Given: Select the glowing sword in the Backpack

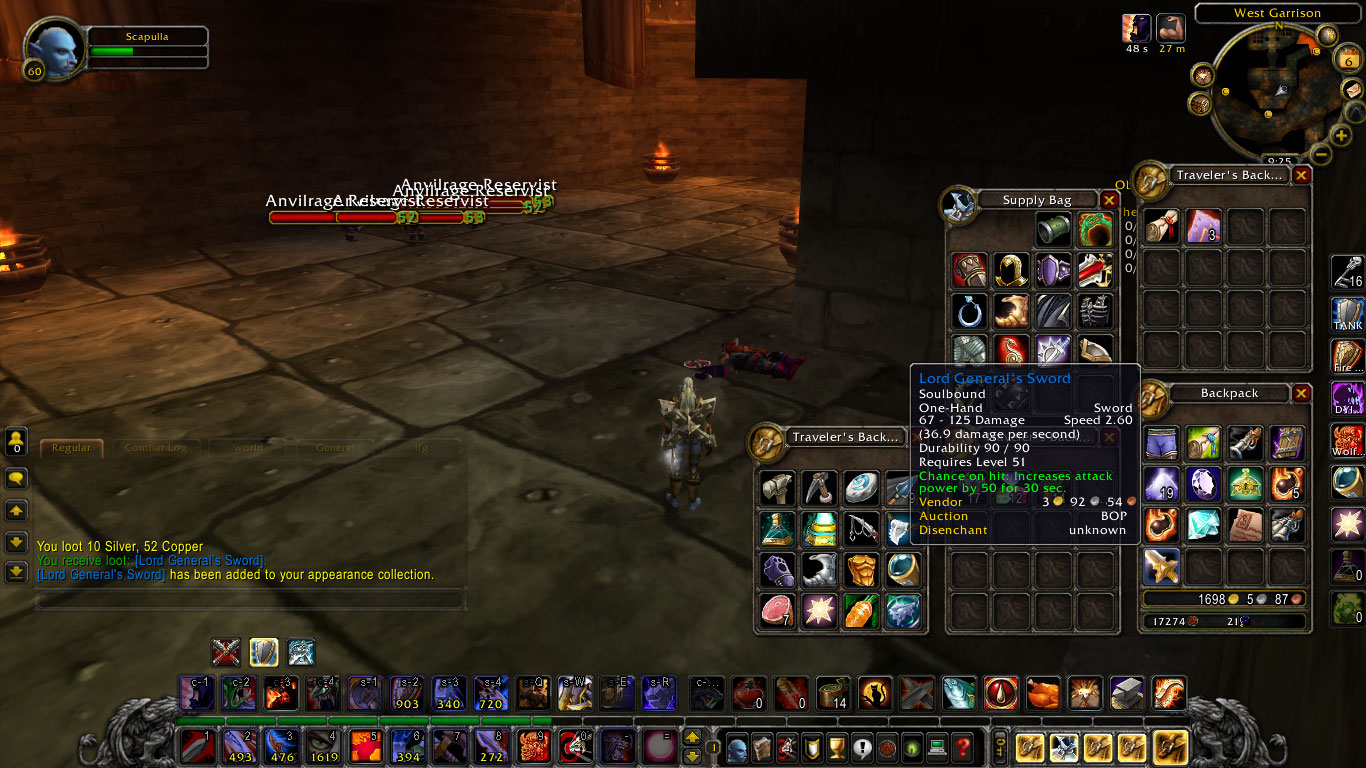Looking at the screenshot, I should coord(1162,566).
